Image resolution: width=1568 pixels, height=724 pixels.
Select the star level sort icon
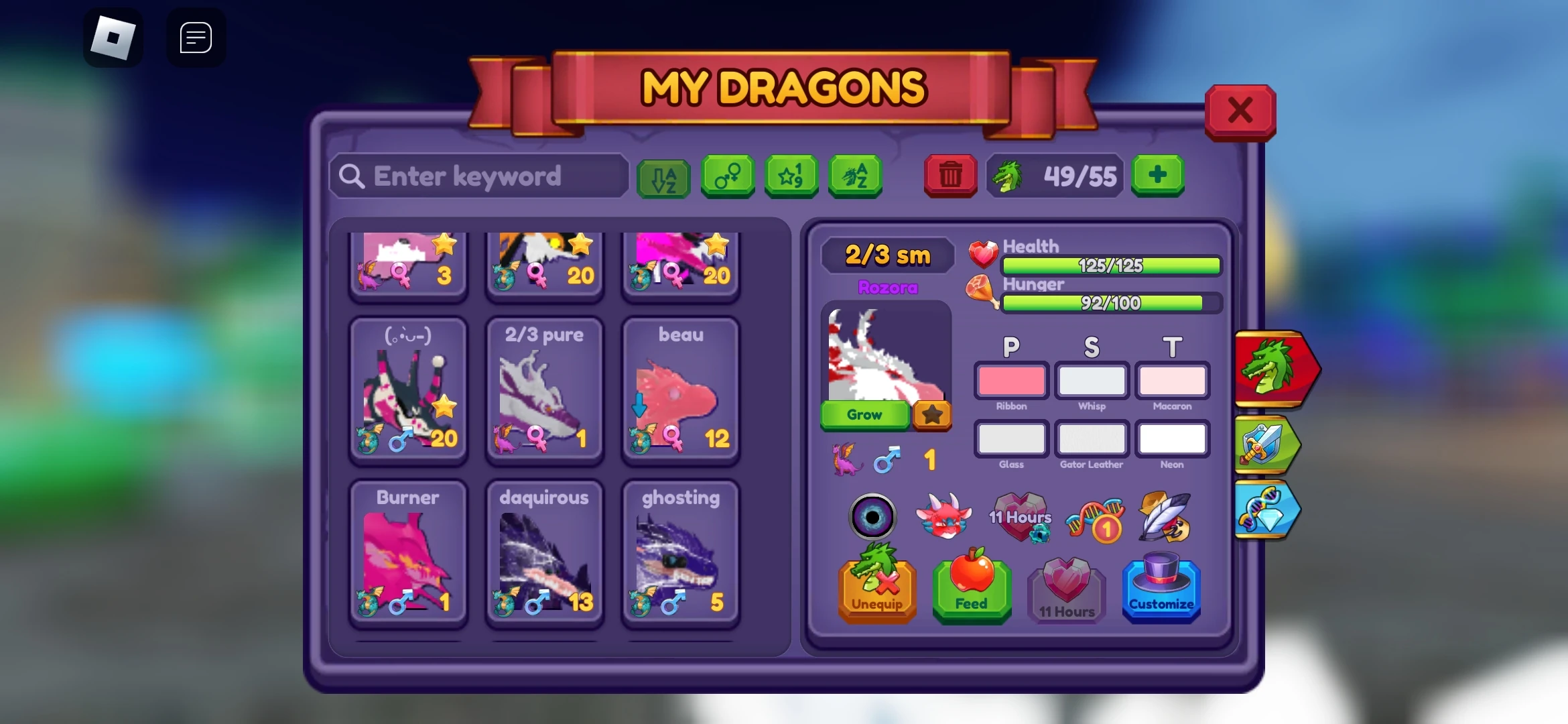tap(791, 176)
